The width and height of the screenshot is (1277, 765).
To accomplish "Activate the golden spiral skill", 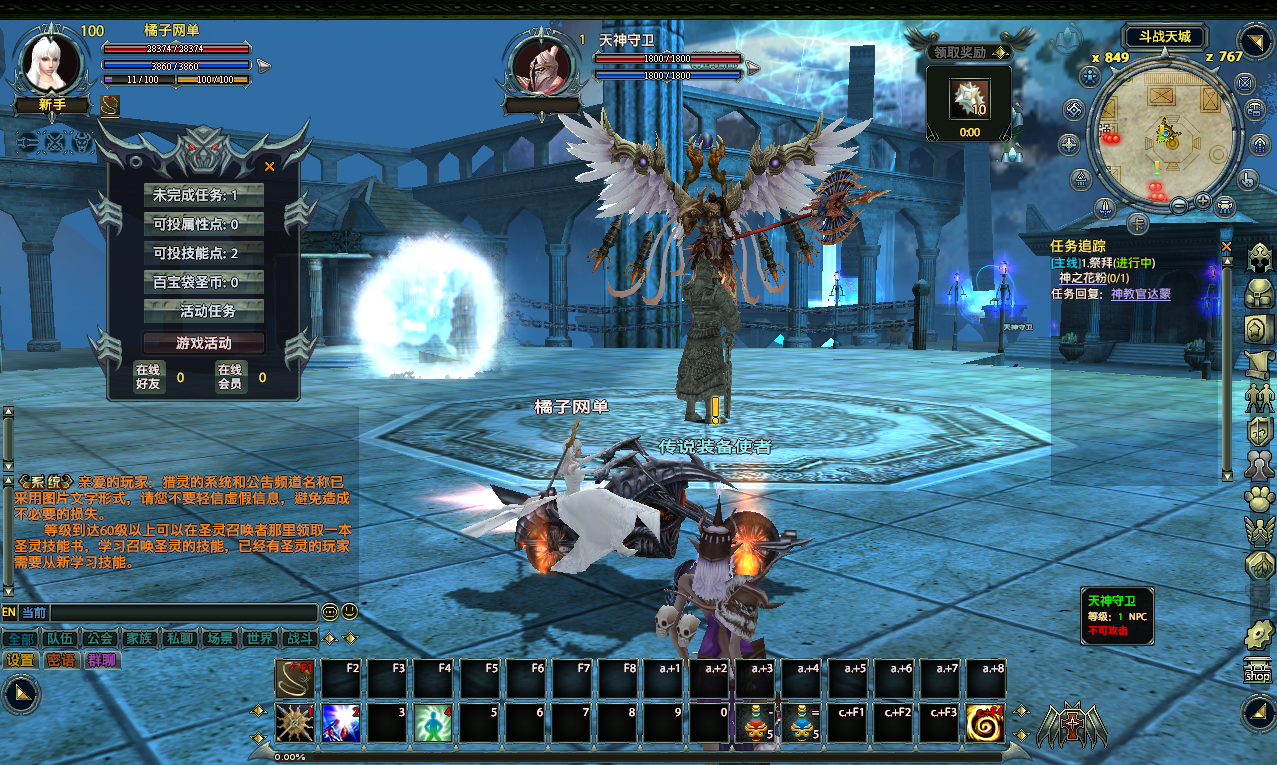I will coord(985,723).
